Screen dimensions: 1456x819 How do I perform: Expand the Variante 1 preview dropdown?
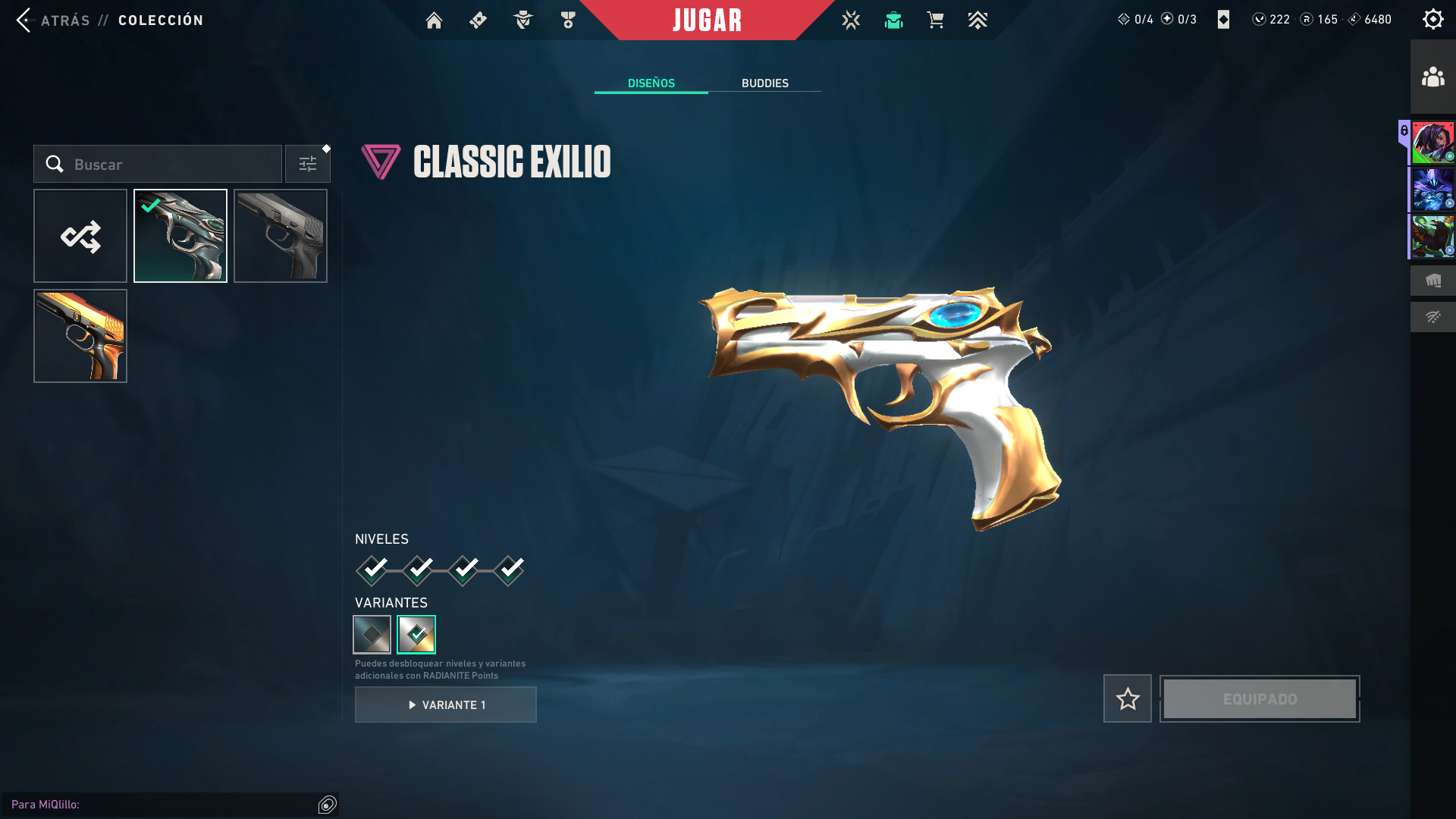click(x=445, y=704)
